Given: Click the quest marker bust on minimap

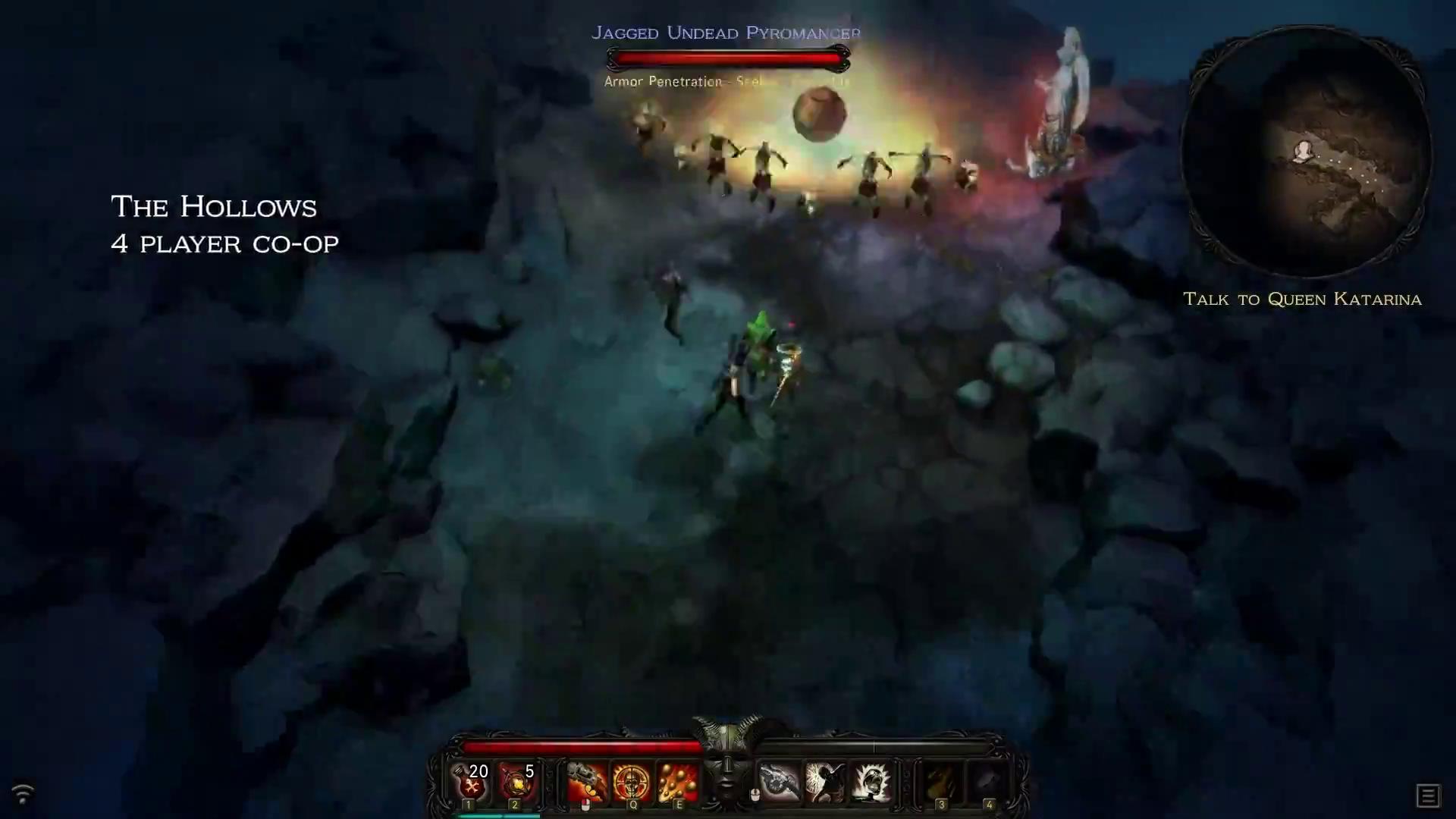Looking at the screenshot, I should [1303, 150].
